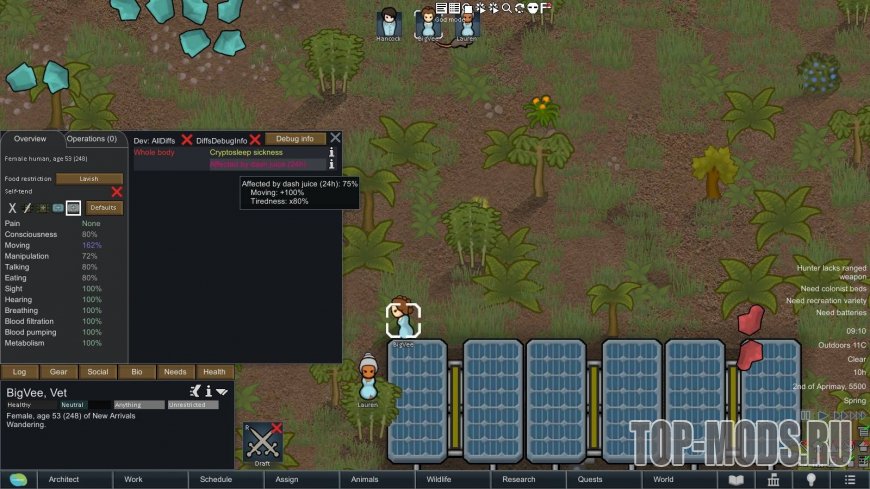
Task: Open the Architect menu
Action: (x=63, y=479)
